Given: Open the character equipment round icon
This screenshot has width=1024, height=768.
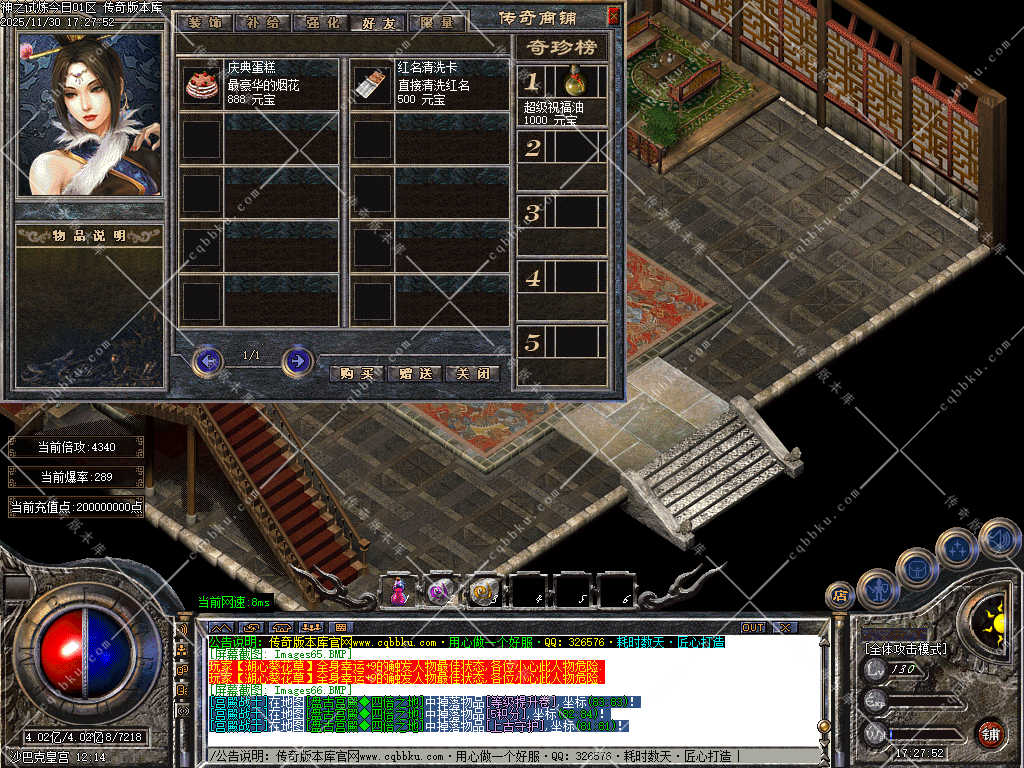Looking at the screenshot, I should pos(877,589).
